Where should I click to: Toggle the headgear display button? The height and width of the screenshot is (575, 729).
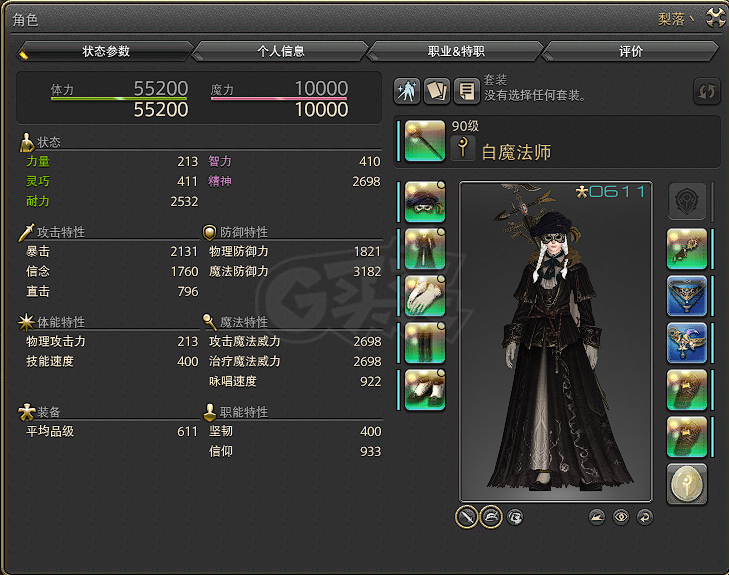coord(491,517)
